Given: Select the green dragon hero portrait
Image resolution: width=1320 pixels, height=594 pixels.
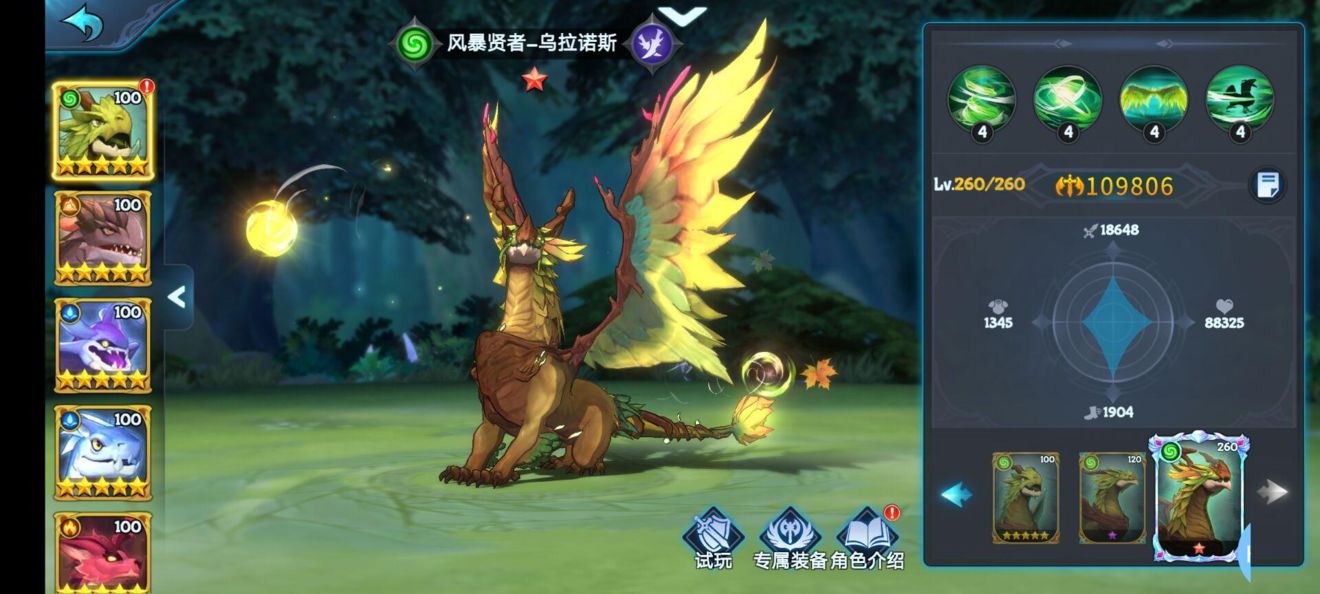Looking at the screenshot, I should (102, 130).
